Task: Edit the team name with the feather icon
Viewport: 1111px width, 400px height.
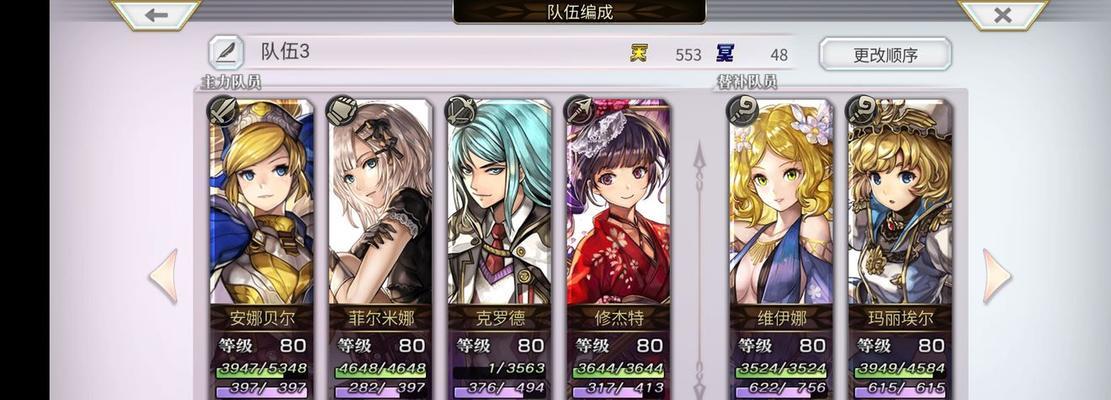Action: point(227,53)
